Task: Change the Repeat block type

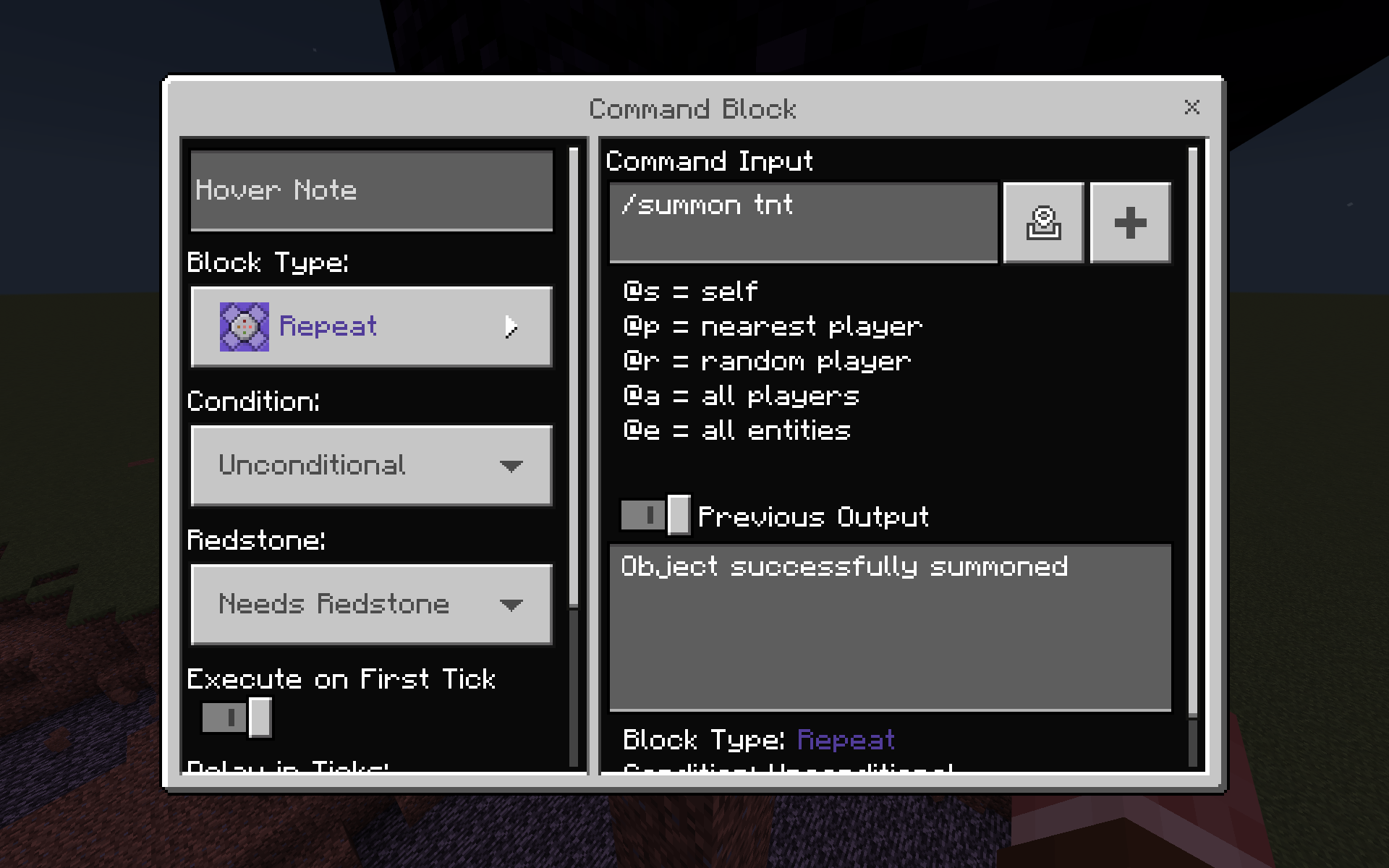Action: click(x=369, y=326)
